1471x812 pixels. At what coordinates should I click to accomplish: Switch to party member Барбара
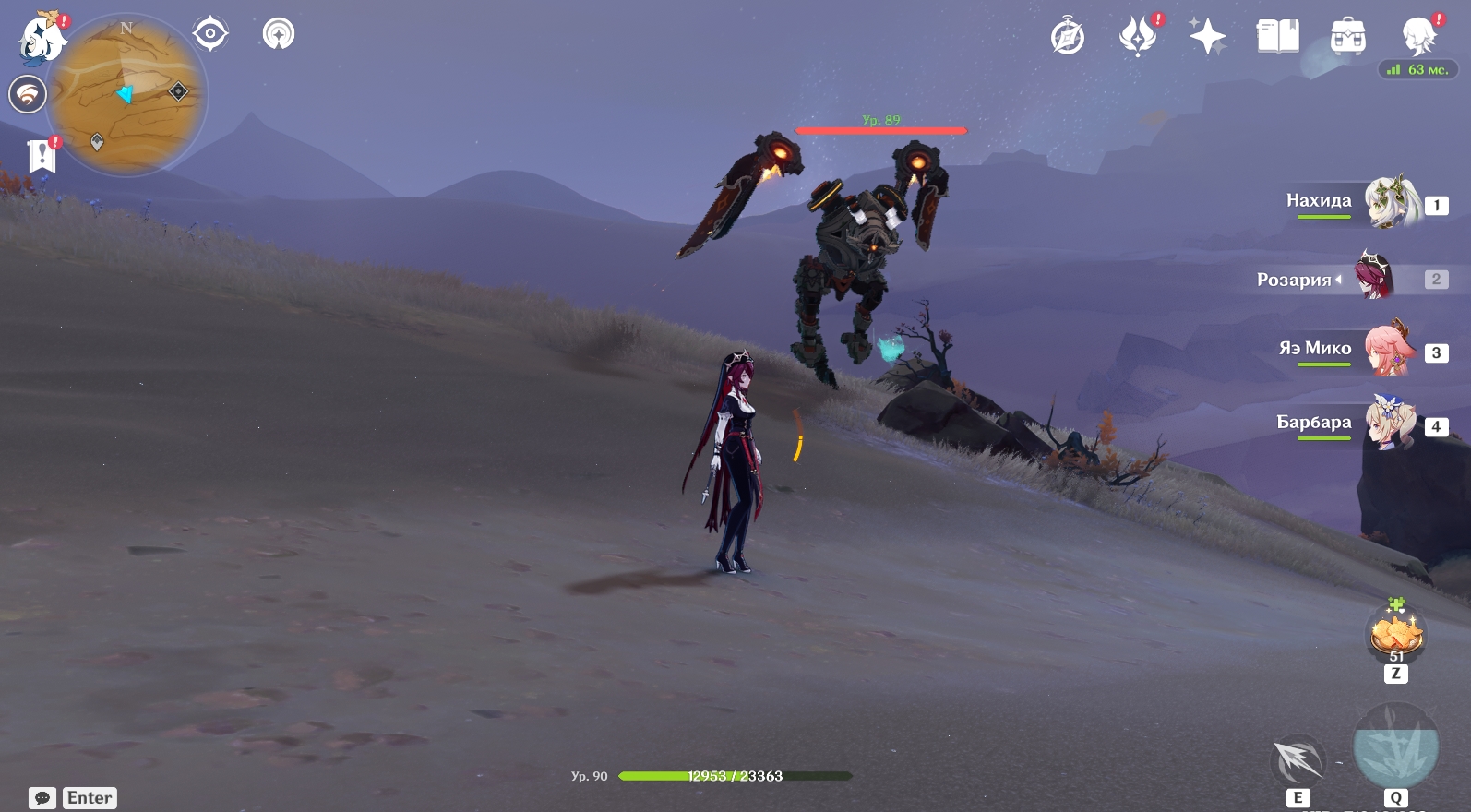click(1390, 424)
